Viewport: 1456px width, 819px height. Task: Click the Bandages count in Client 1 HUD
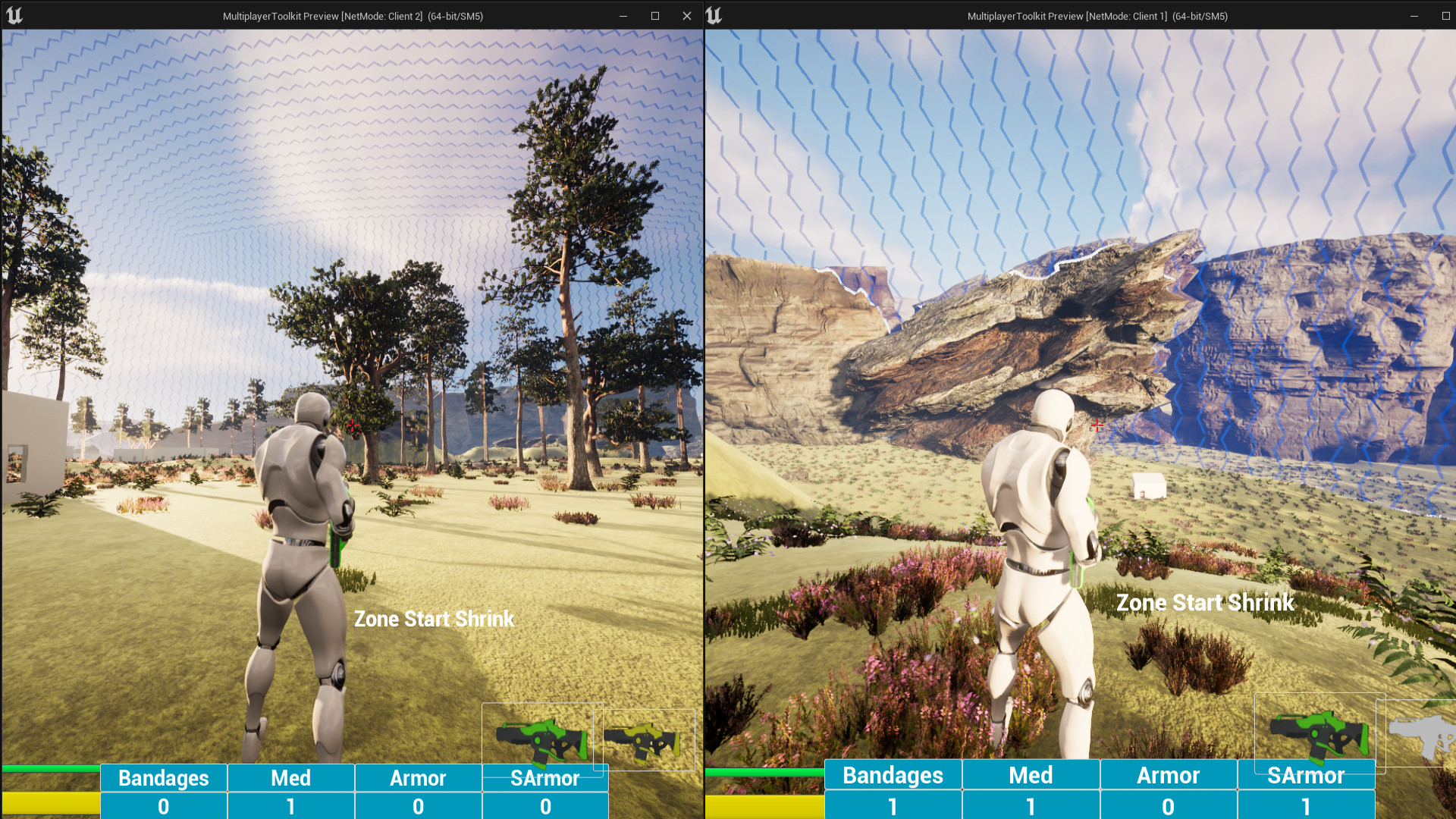(x=893, y=805)
